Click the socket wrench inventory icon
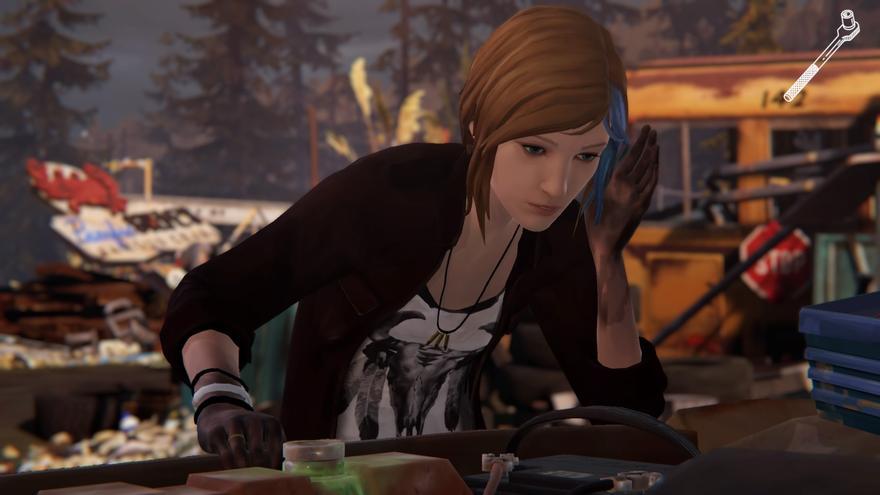Screen dimensions: 880x495 point(822,55)
